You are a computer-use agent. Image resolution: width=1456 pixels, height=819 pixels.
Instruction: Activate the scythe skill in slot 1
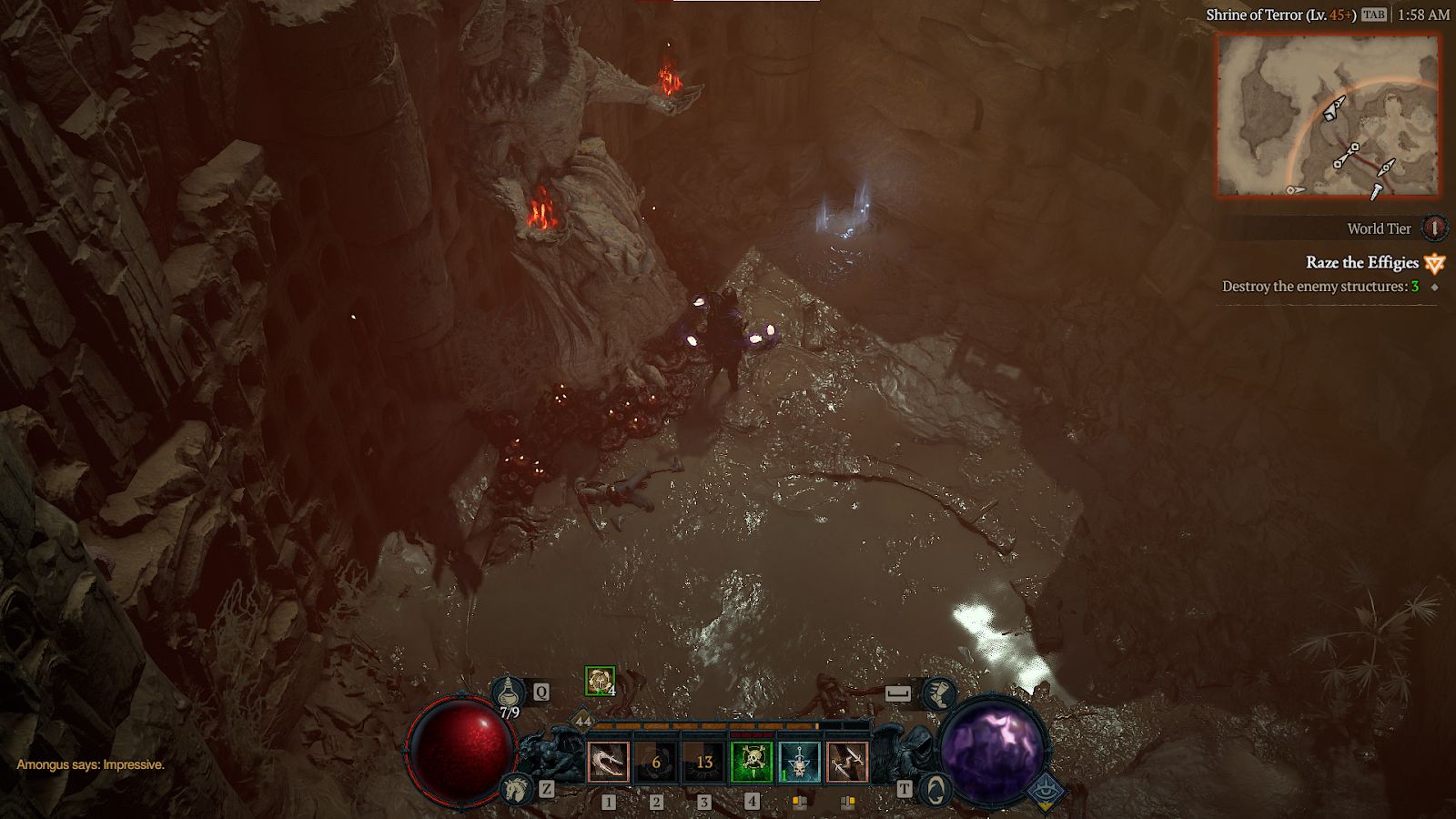609,762
